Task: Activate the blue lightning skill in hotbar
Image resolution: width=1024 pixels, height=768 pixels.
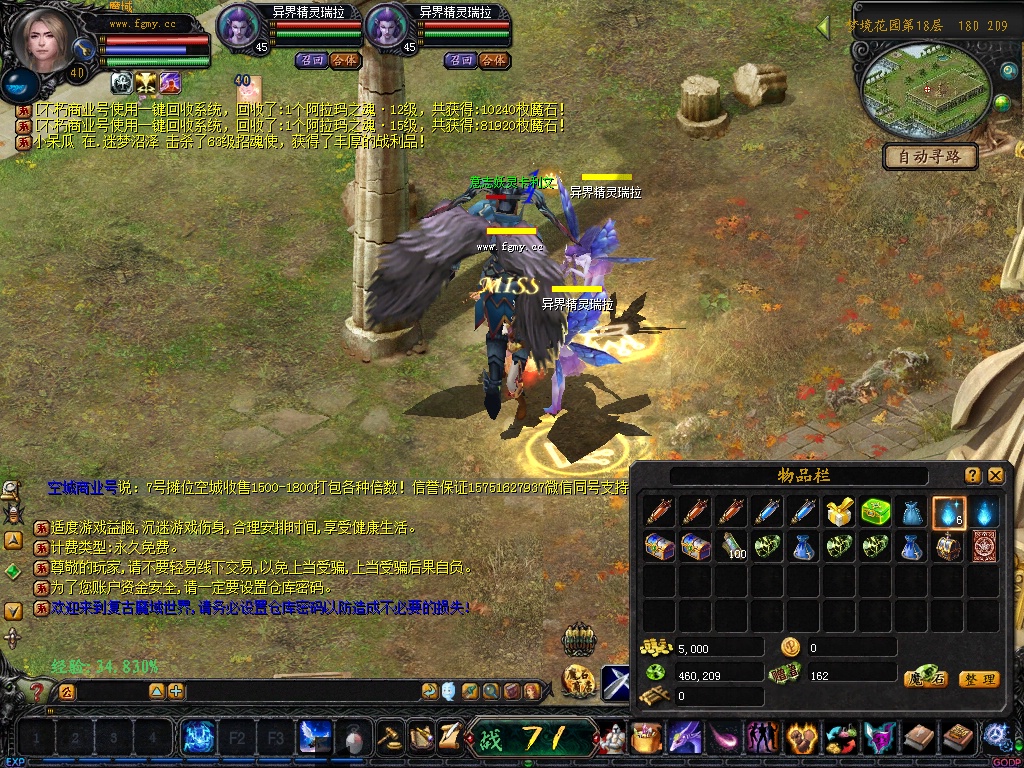Action: (198, 739)
